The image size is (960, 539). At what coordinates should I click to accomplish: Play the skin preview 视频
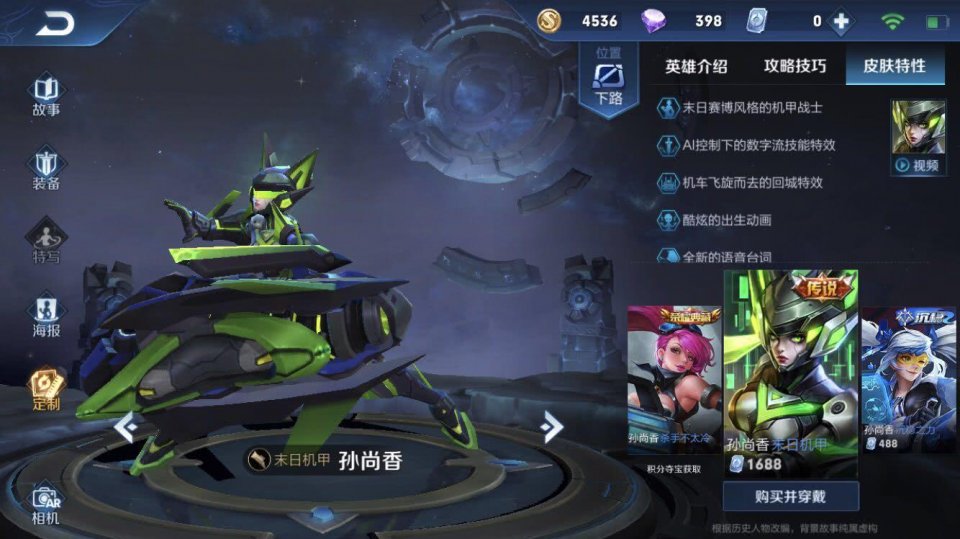coord(918,139)
